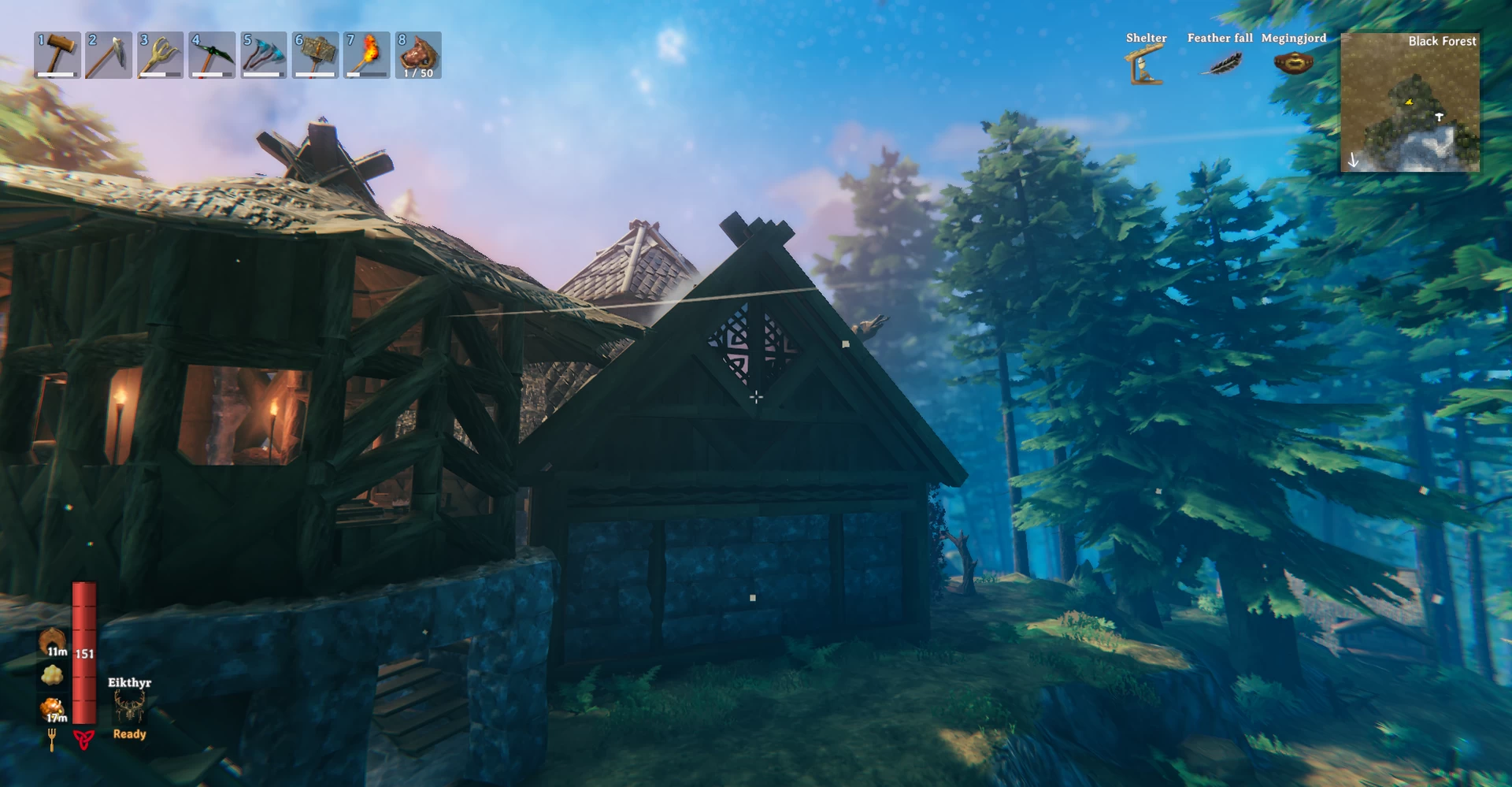
Task: Select the wooden hammer in hotbar slot 1
Action: (57, 55)
